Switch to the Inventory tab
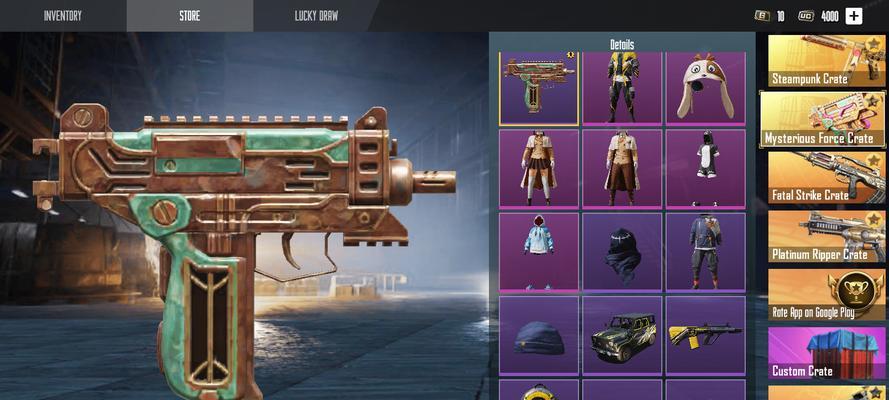 click(62, 16)
